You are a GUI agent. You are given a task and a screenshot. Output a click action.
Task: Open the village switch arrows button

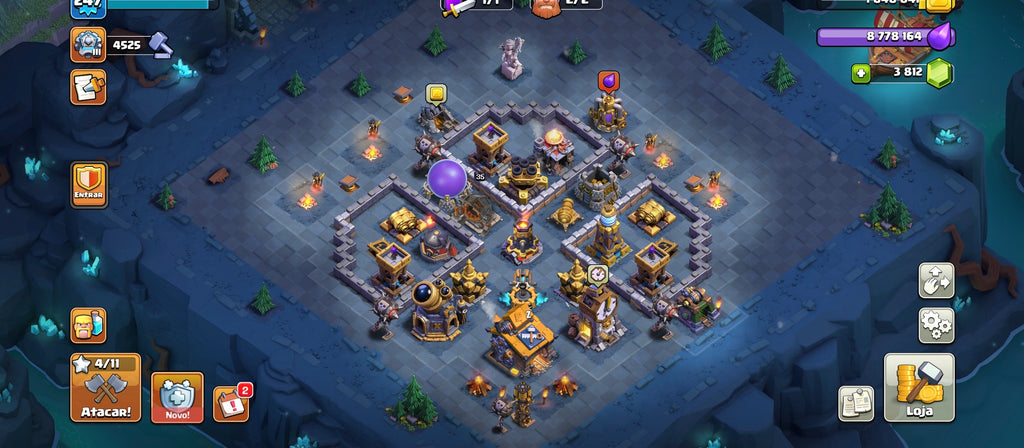click(x=936, y=281)
